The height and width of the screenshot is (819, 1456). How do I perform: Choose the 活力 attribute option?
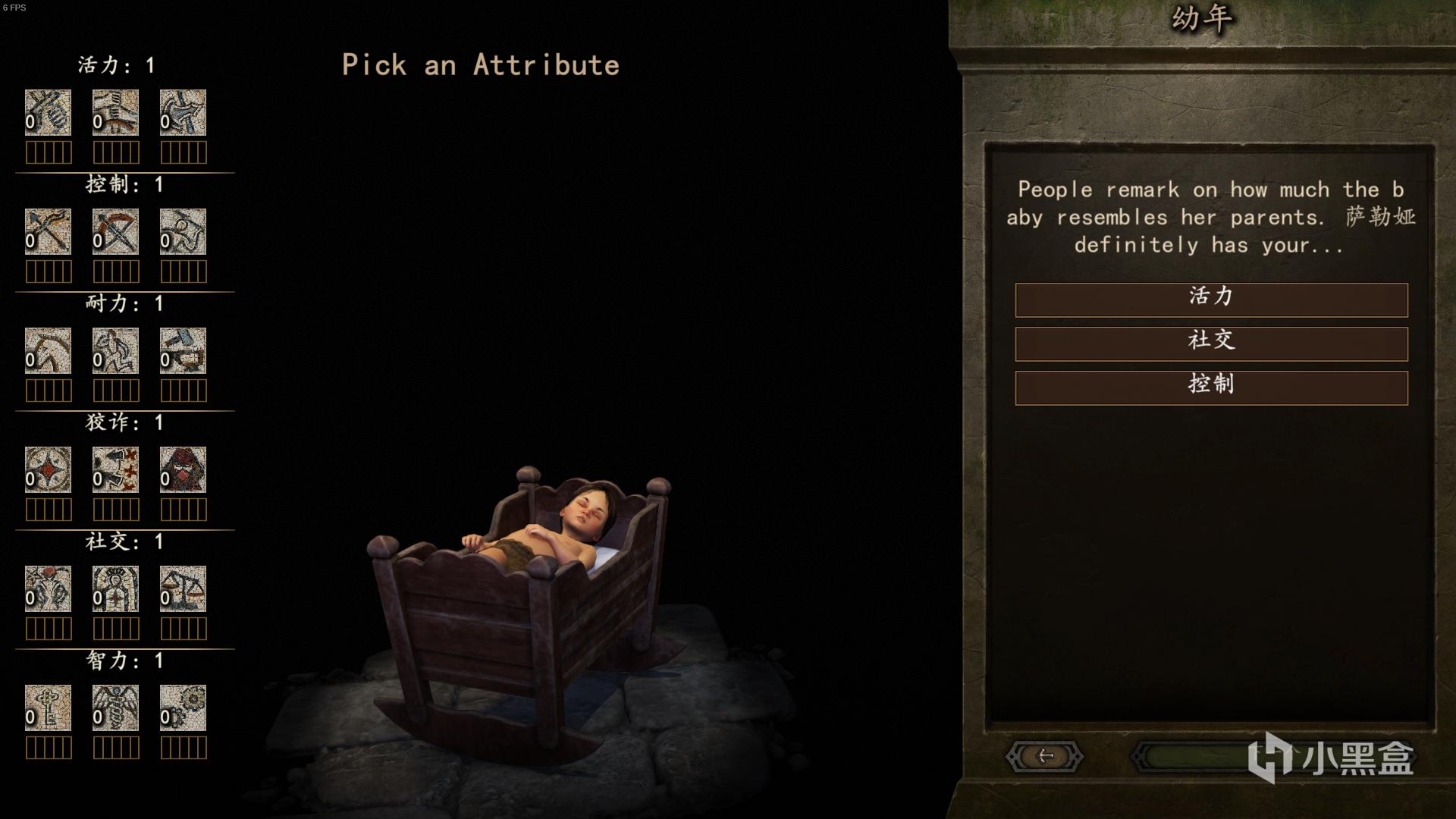pyautogui.click(x=1211, y=300)
